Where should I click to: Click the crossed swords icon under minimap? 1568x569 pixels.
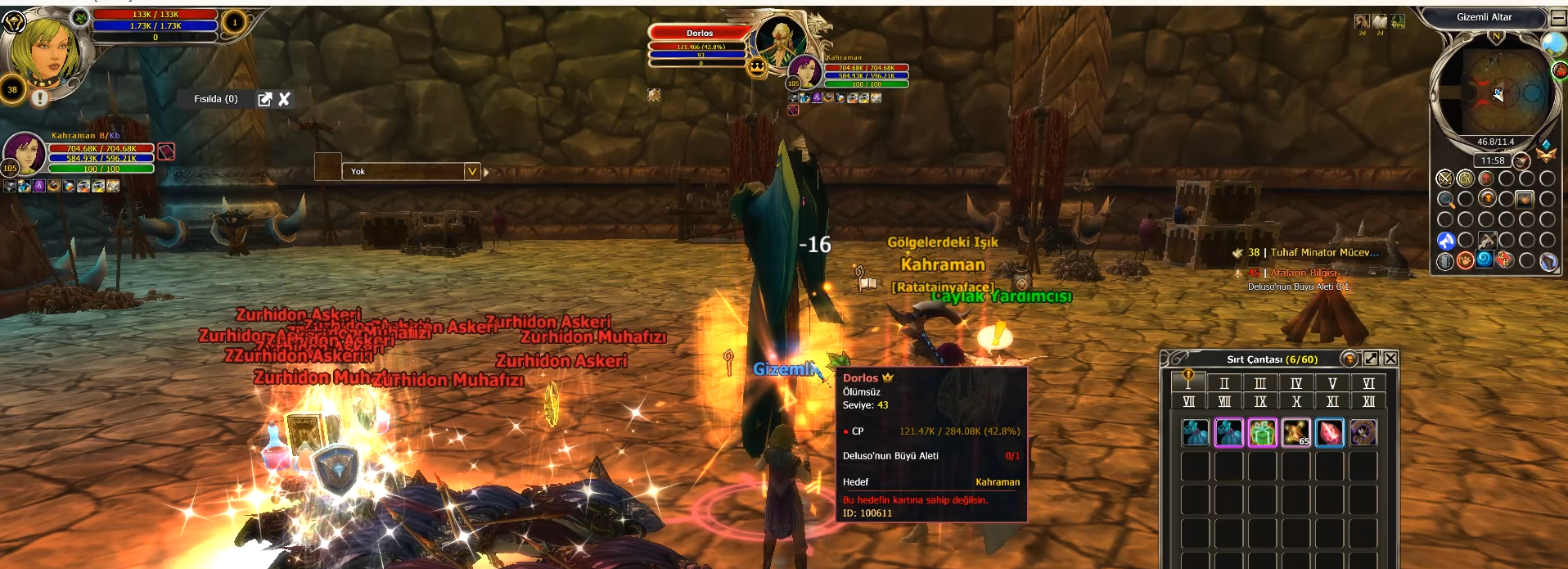[x=1445, y=178]
